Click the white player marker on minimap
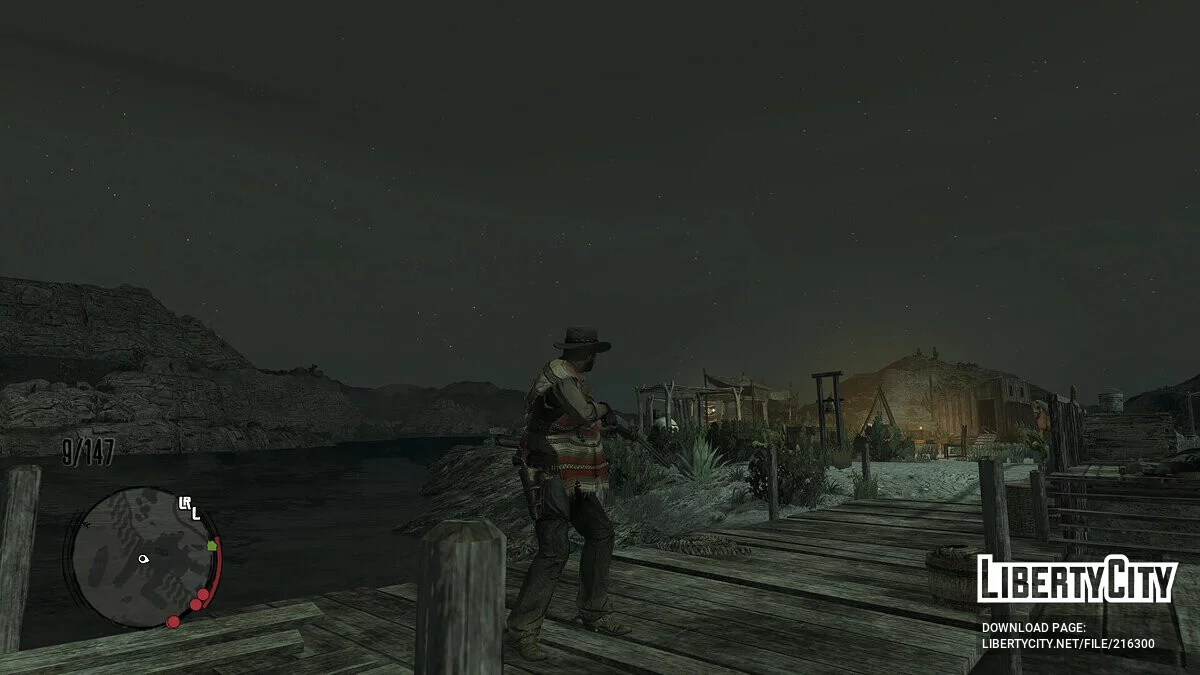 tap(143, 558)
